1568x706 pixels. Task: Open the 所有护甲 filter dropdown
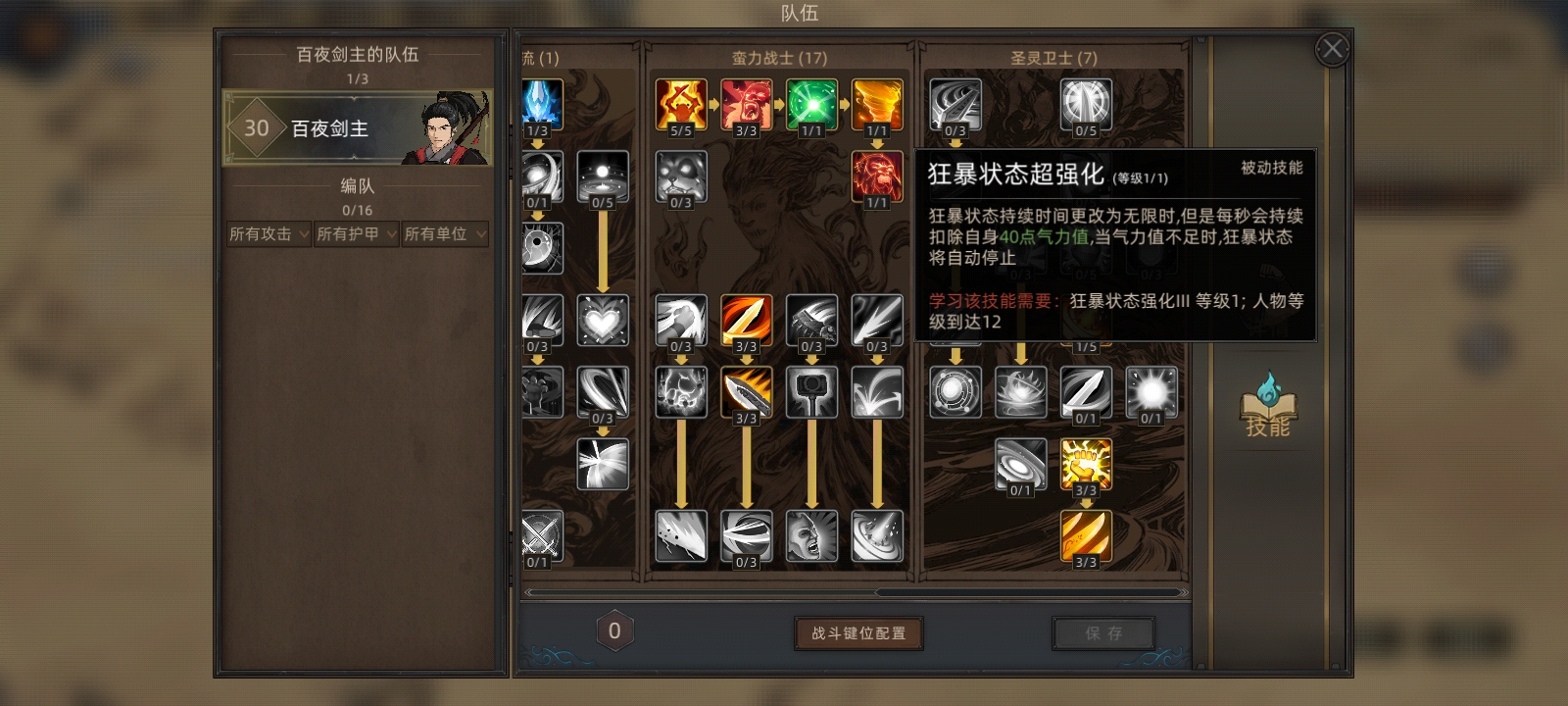click(355, 233)
